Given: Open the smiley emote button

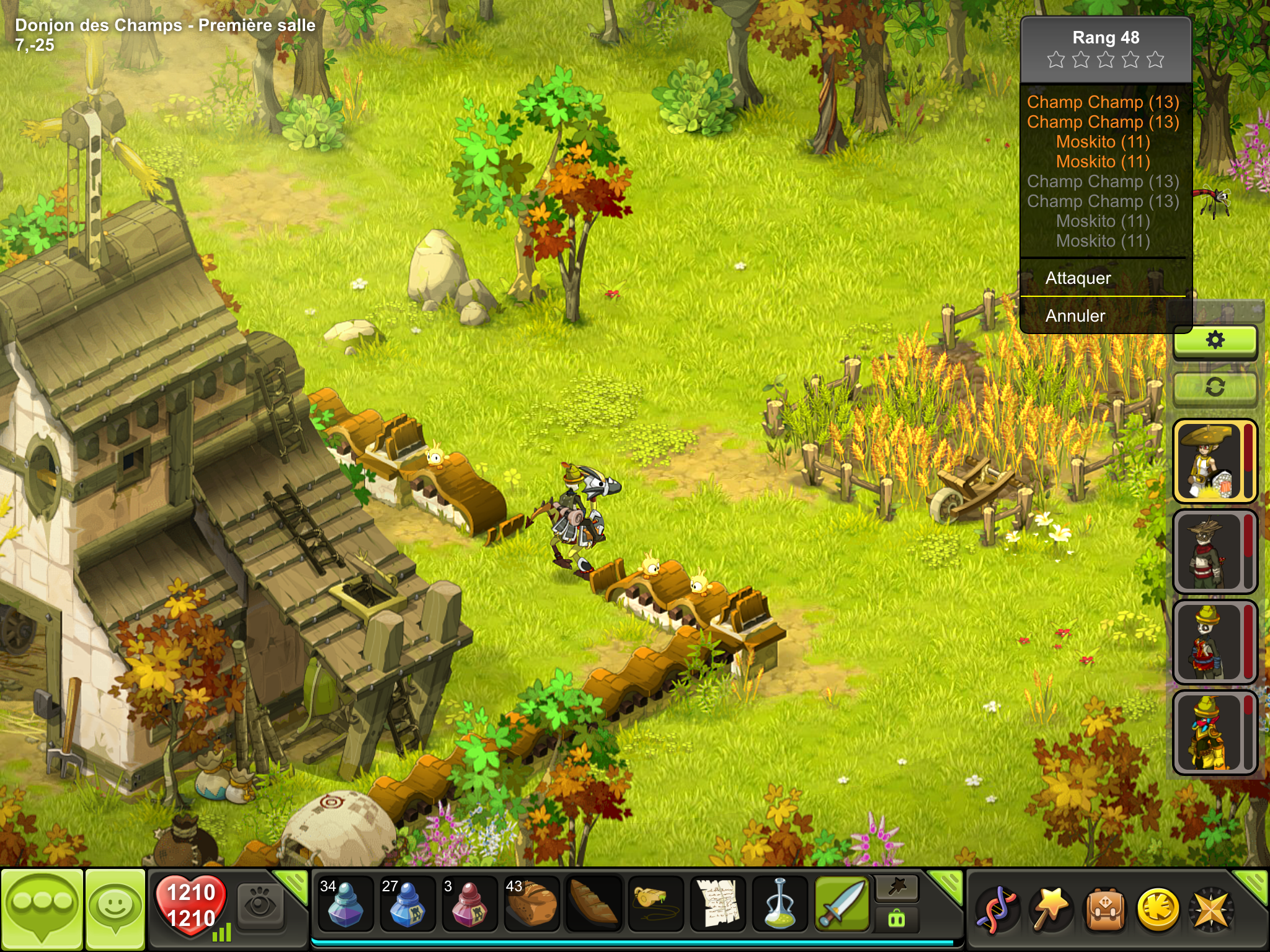Looking at the screenshot, I should (x=116, y=909).
